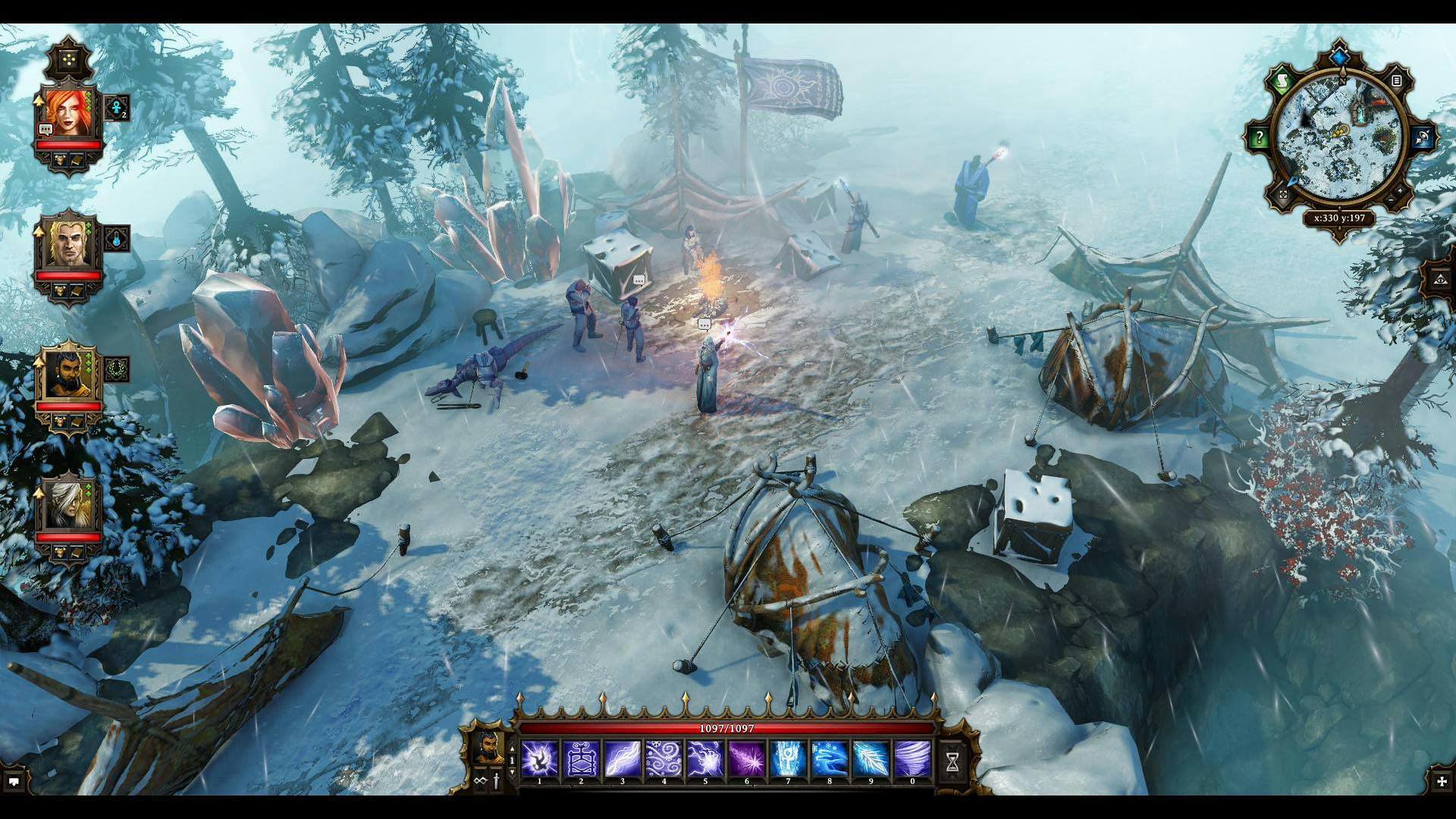This screenshot has width=1456, height=819.
Task: Click the ankh status icon beside the top portrait
Action: [x=116, y=108]
